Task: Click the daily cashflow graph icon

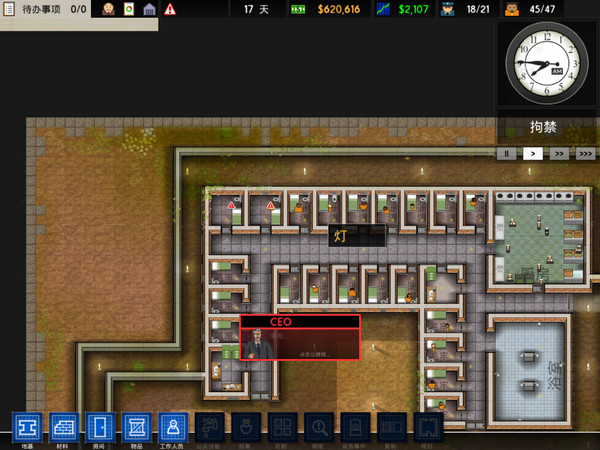Action: [384, 9]
